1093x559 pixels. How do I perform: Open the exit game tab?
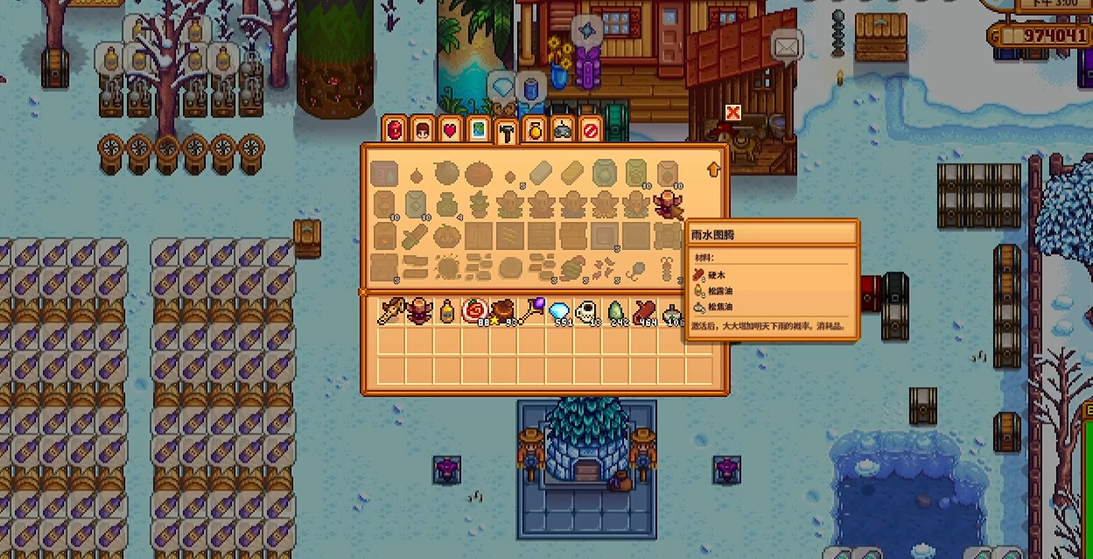[591, 129]
